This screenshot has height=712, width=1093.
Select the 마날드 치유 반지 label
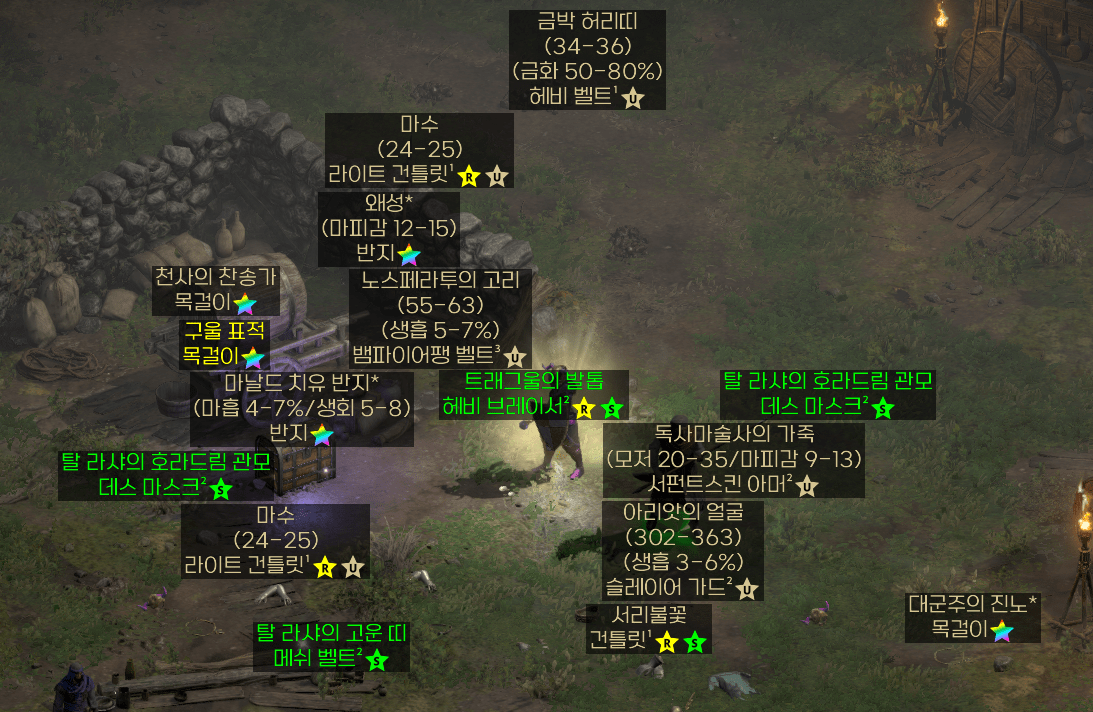point(301,408)
